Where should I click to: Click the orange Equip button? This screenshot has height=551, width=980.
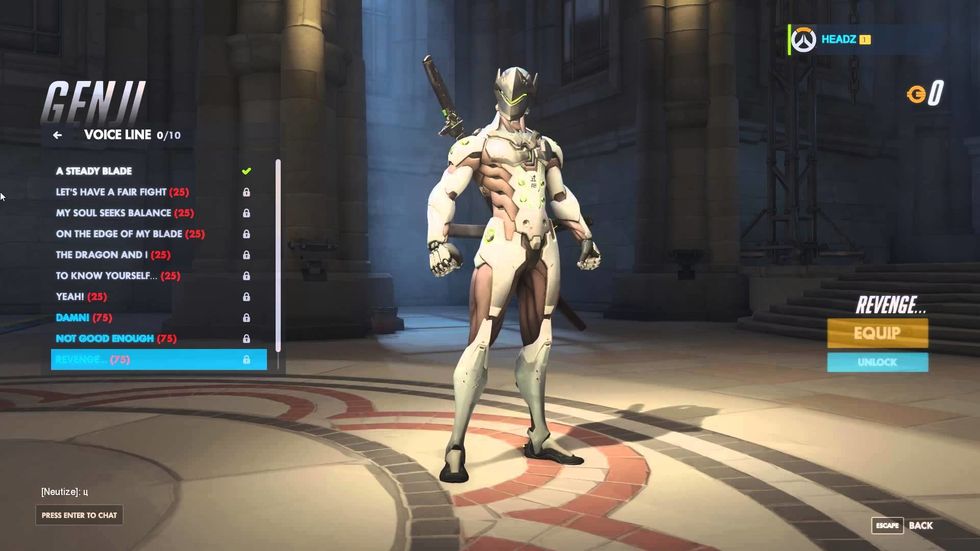(877, 333)
